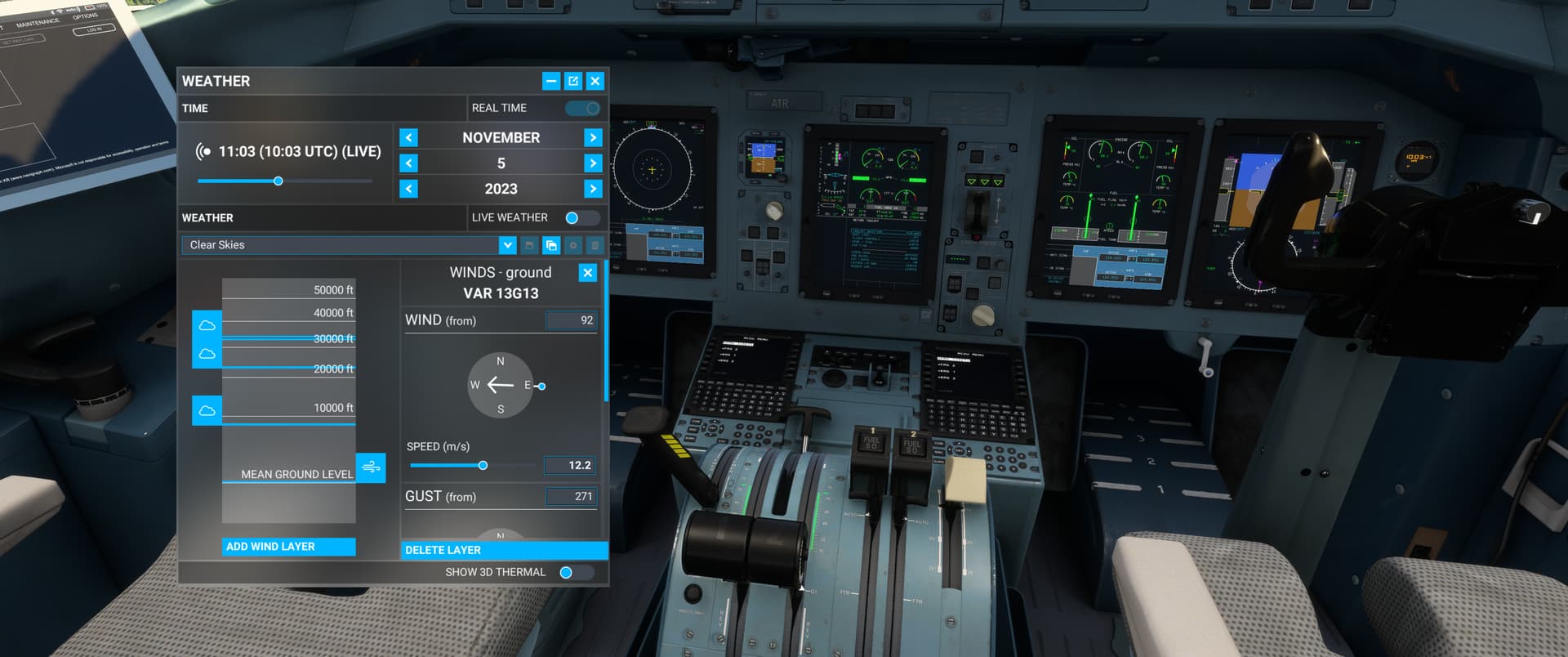Image resolution: width=1568 pixels, height=657 pixels.
Task: Open the weather preset settings gear icon
Action: click(x=573, y=245)
